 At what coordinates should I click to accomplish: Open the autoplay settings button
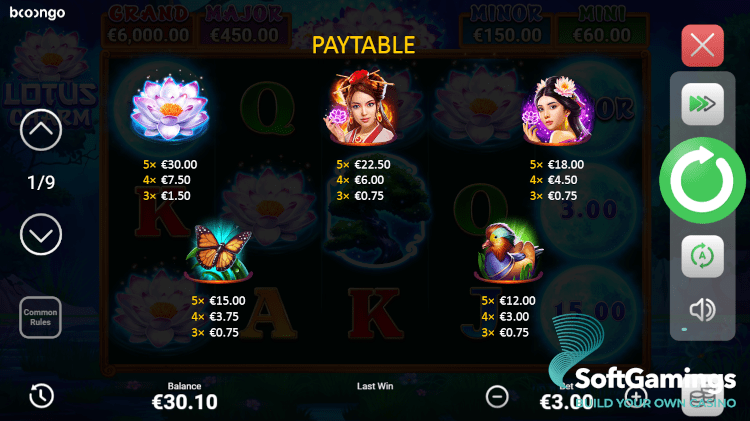pos(702,256)
